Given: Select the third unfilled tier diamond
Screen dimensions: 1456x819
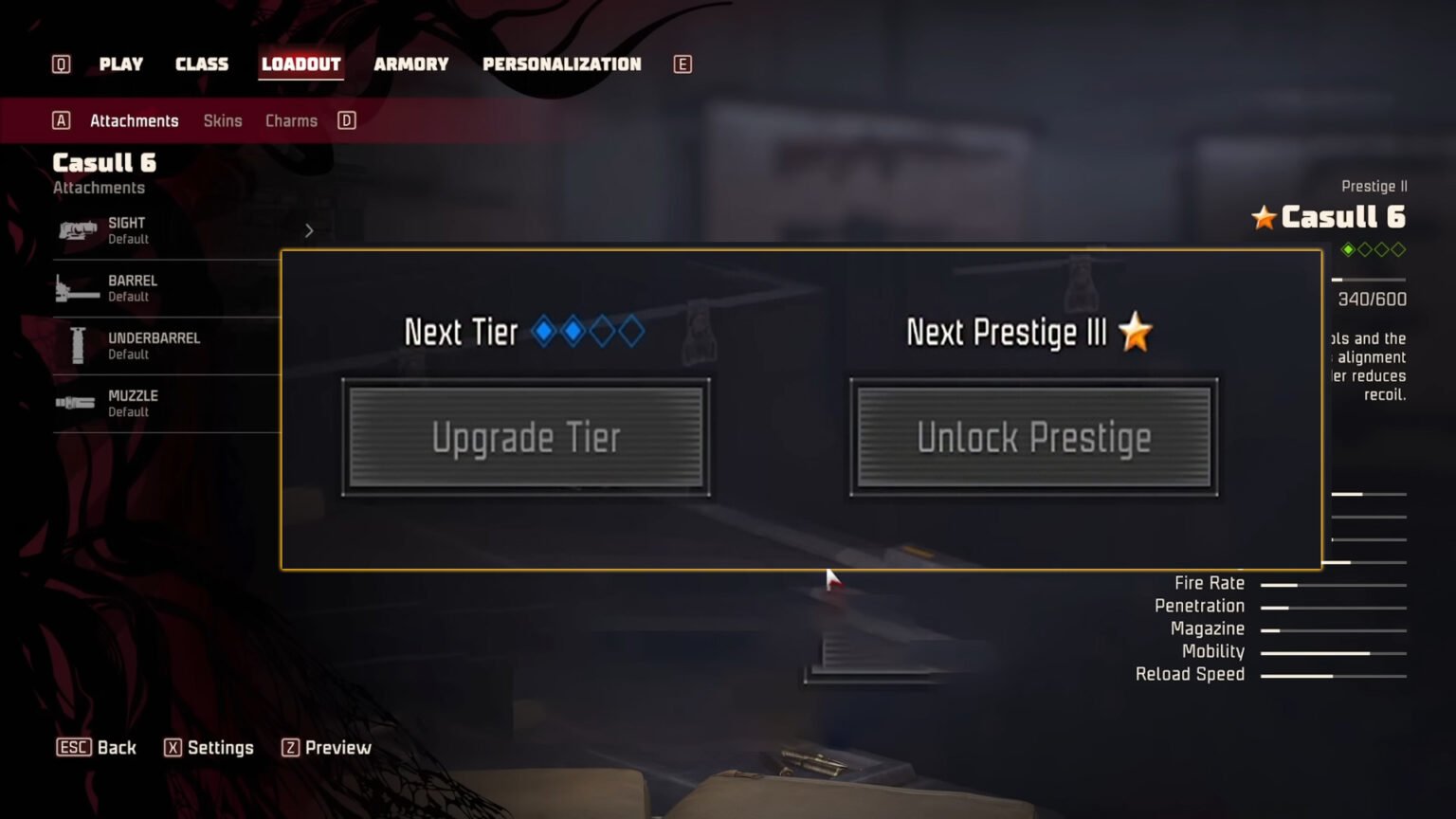Looking at the screenshot, I should coord(603,332).
